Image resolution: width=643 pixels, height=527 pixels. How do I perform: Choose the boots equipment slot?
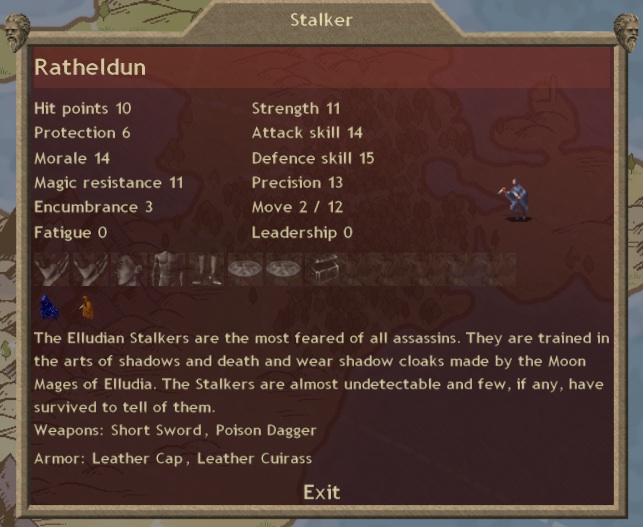(205, 270)
